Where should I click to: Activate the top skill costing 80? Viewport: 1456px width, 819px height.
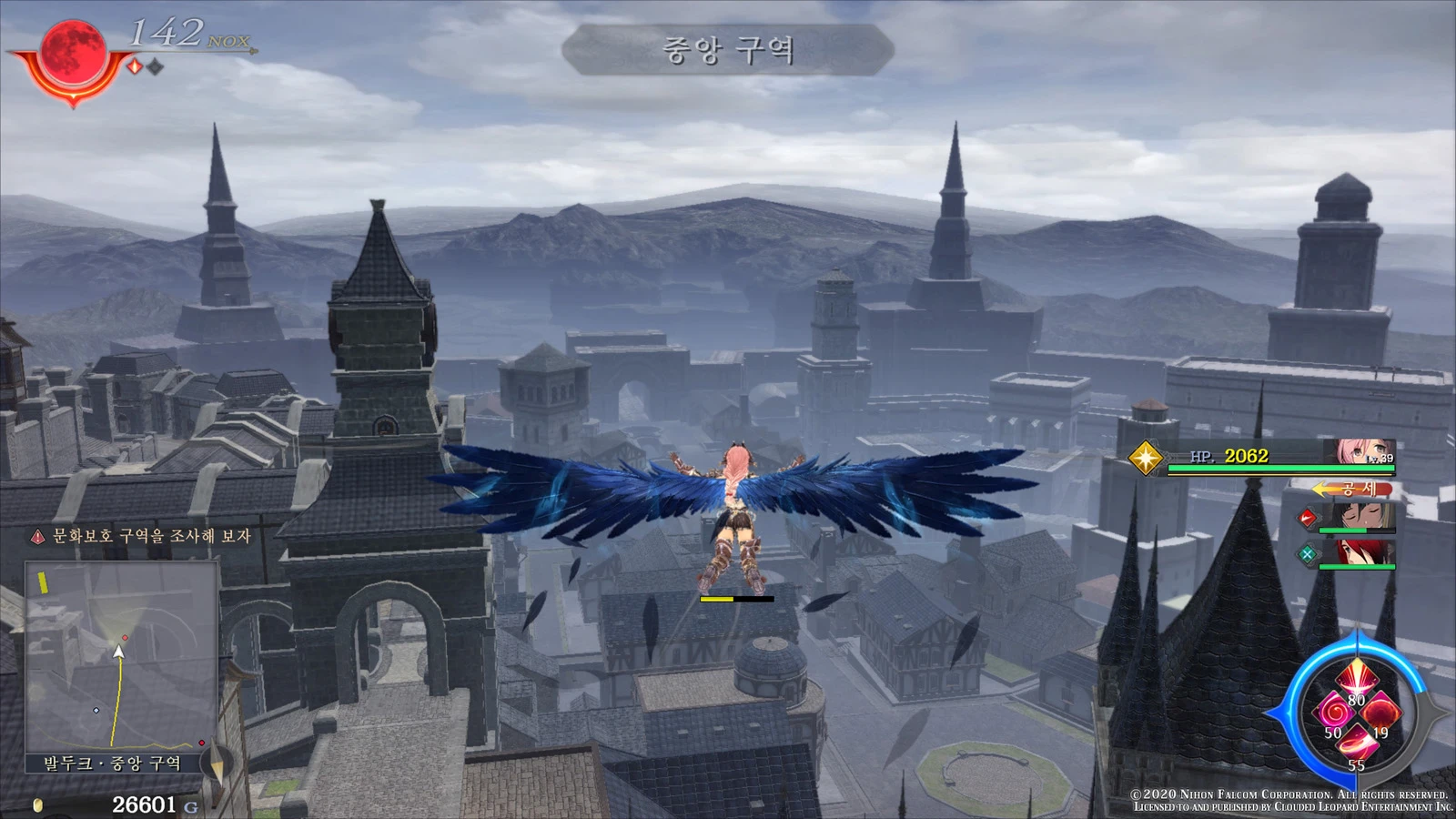coord(1356,680)
